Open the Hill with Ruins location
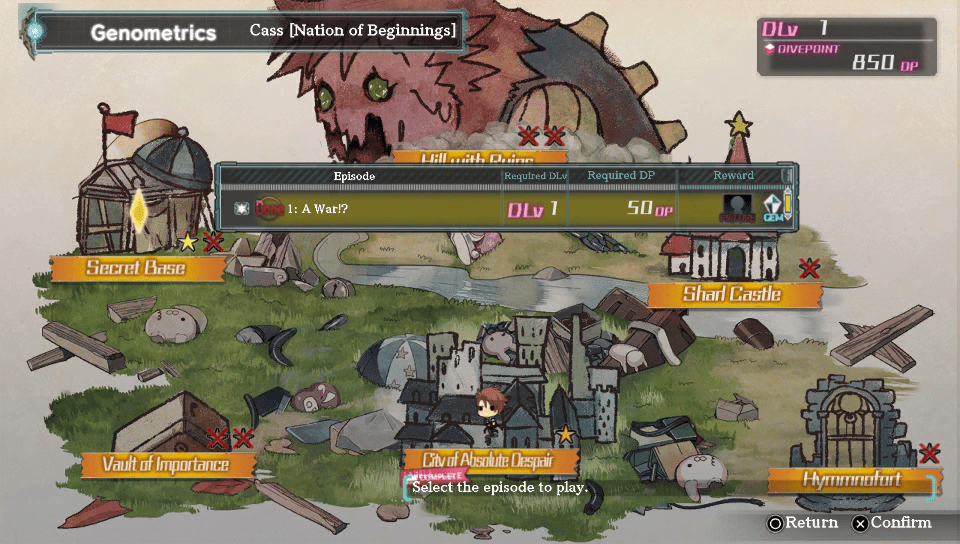960x544 pixels. pos(478,158)
